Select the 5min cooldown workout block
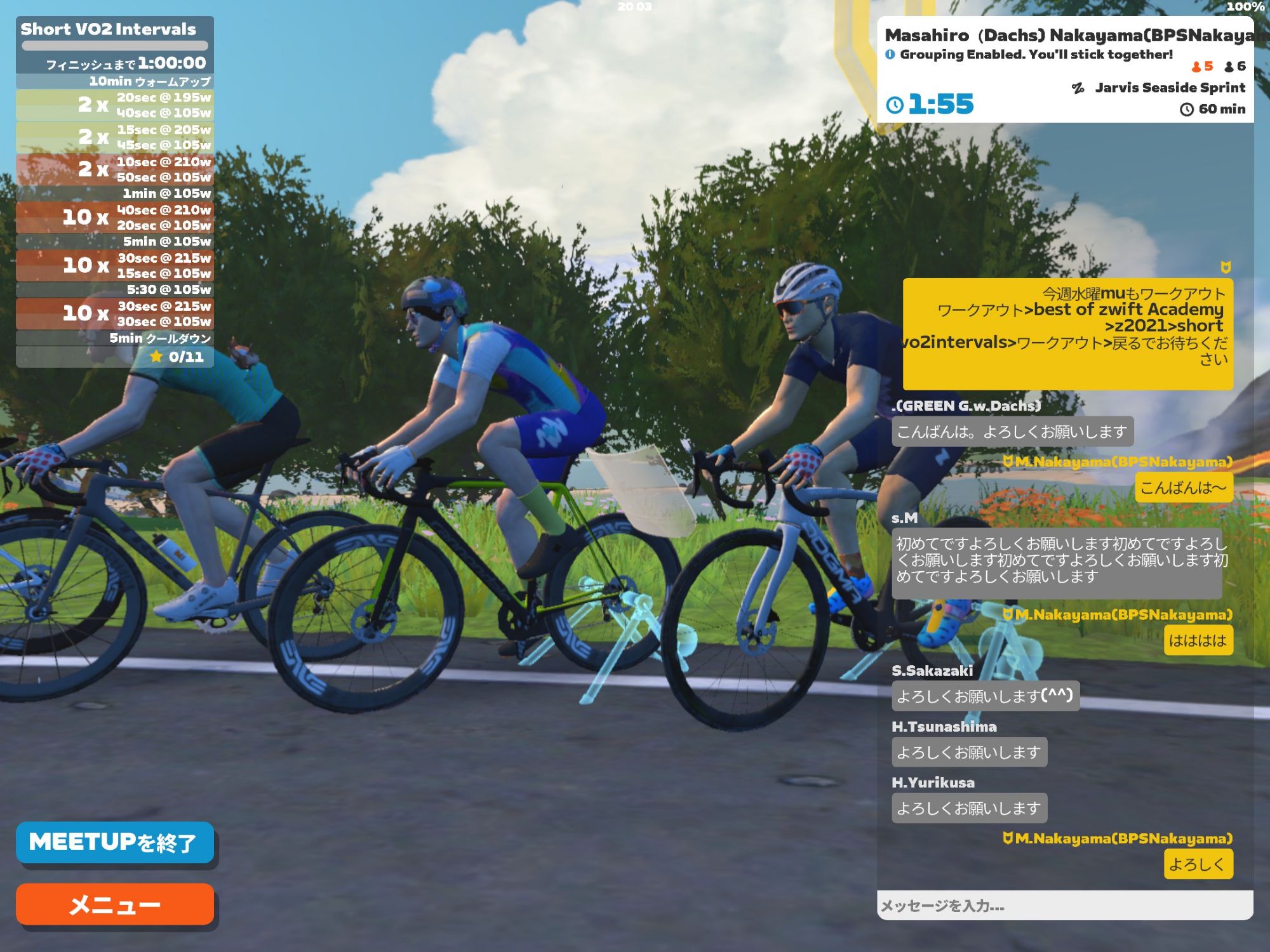 pyautogui.click(x=115, y=338)
